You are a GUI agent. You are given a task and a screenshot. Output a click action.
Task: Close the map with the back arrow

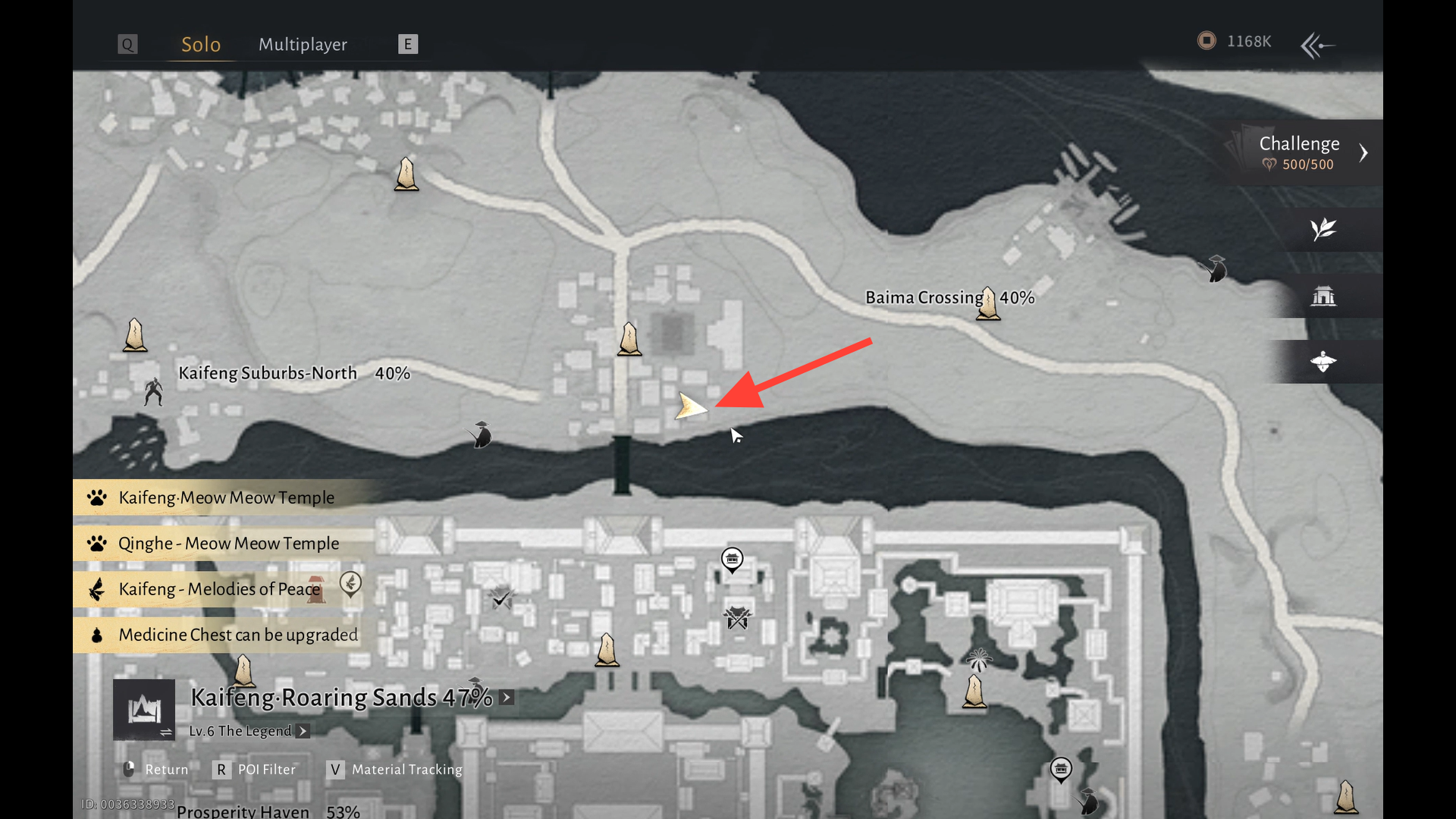[1318, 45]
